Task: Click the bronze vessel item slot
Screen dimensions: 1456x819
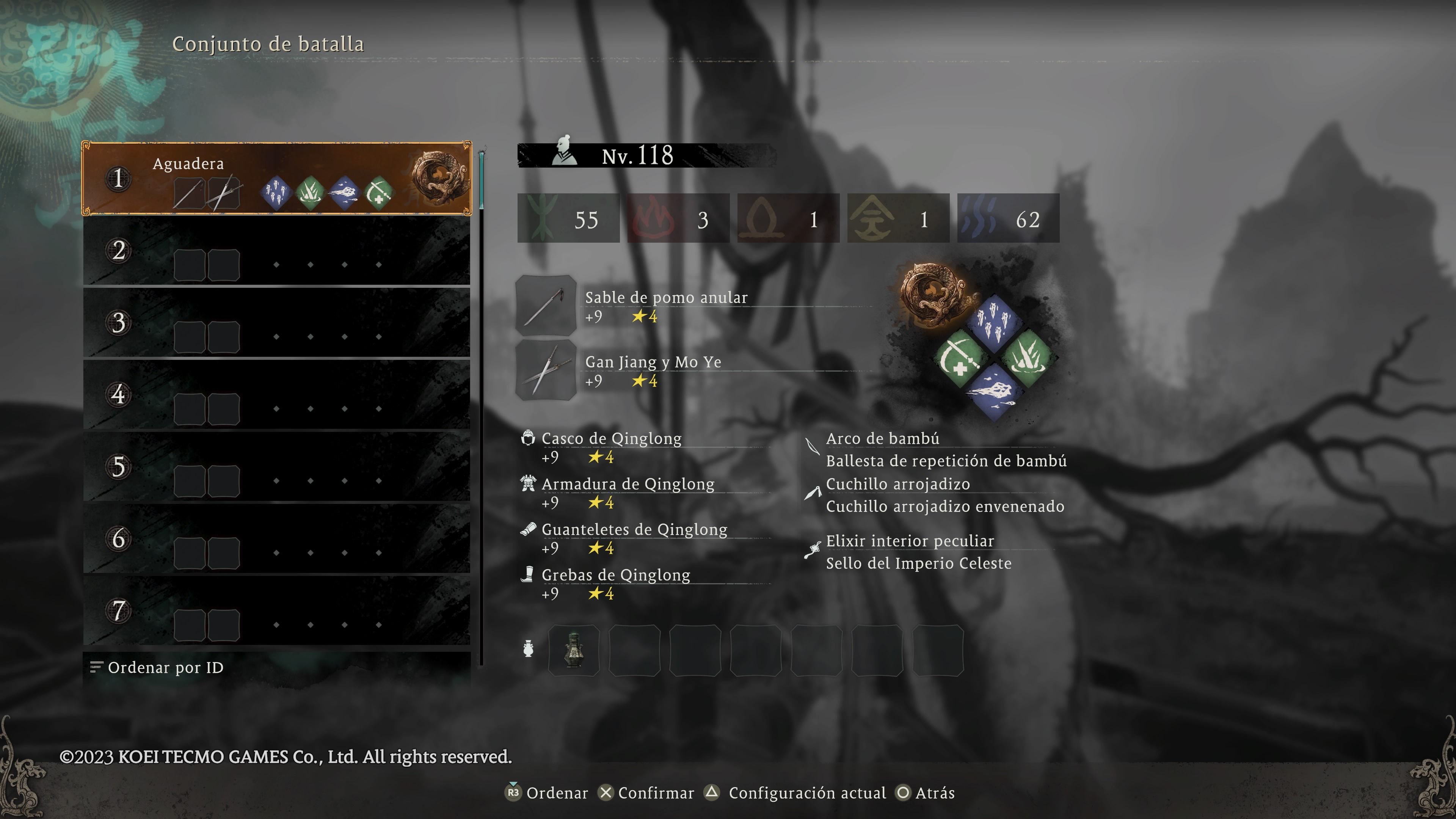Action: [574, 650]
